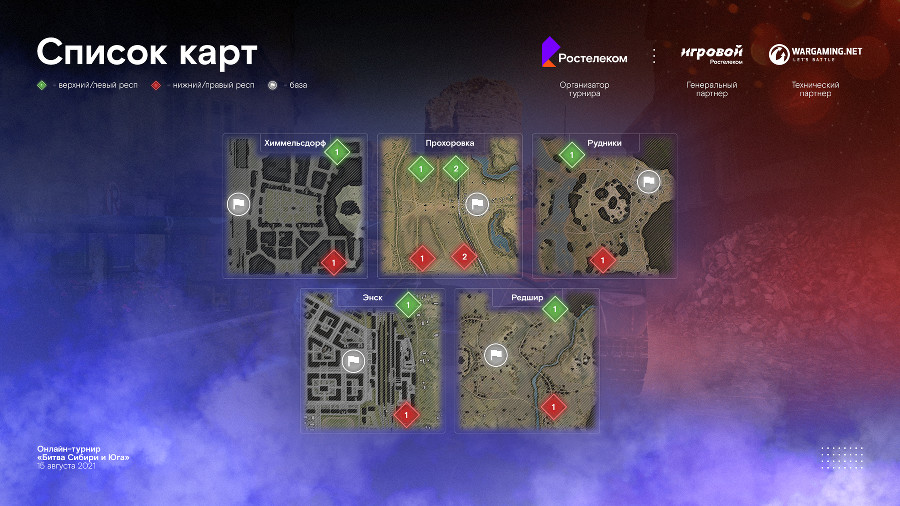Screen dimensions: 900x506
Task: Select green spawn marker 2 on Прохоровка
Action: (x=455, y=169)
